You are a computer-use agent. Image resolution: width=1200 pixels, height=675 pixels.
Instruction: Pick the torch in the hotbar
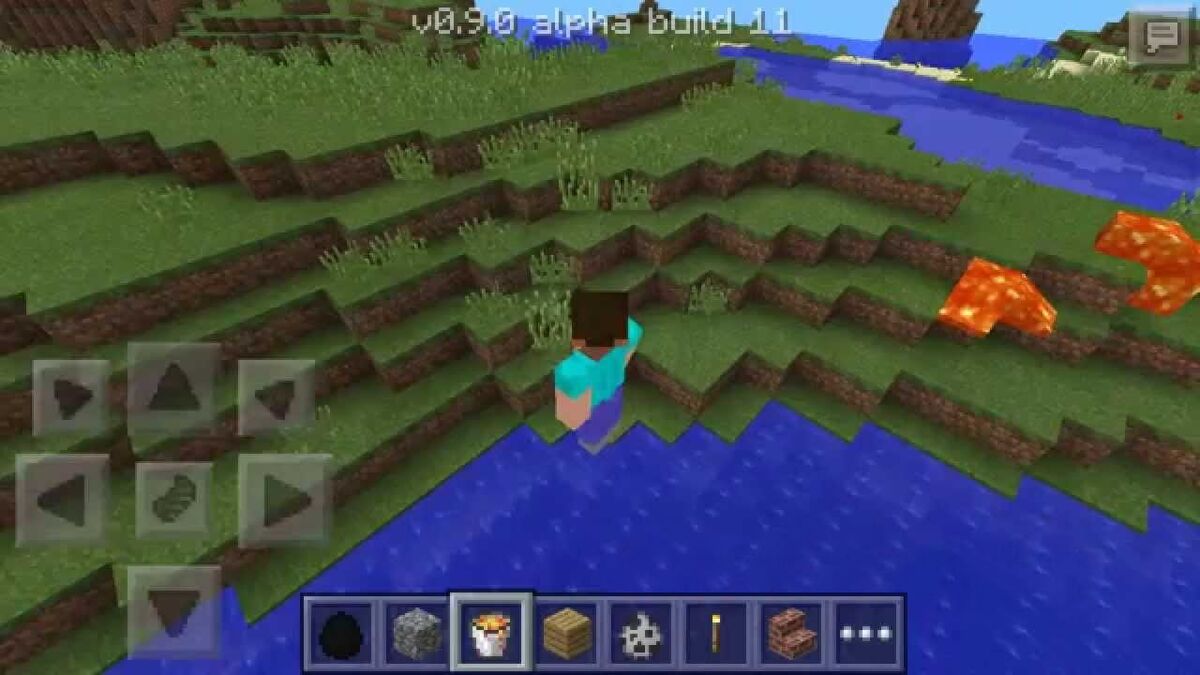pos(716,633)
